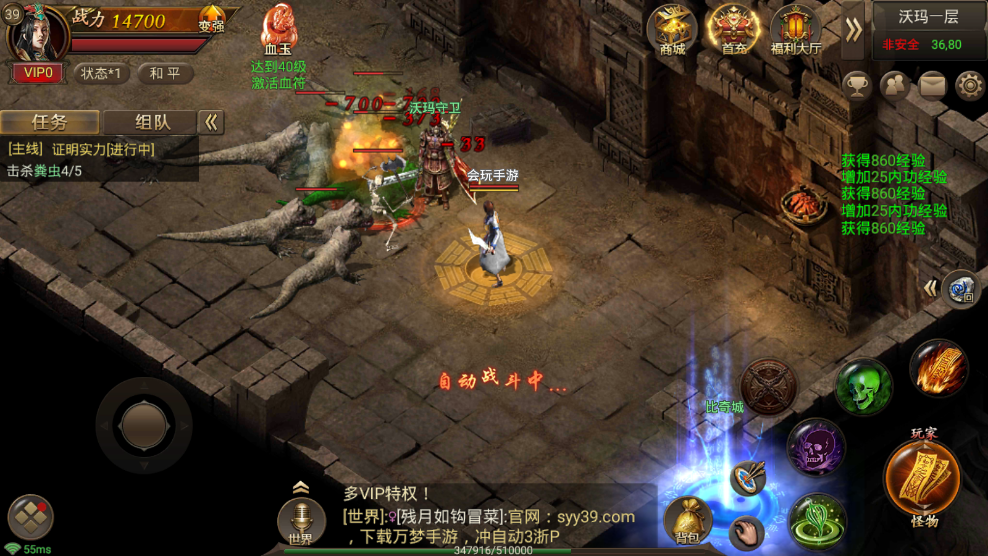988x556 pixels.
Task: Cast the green skull poison skill
Action: [x=863, y=387]
